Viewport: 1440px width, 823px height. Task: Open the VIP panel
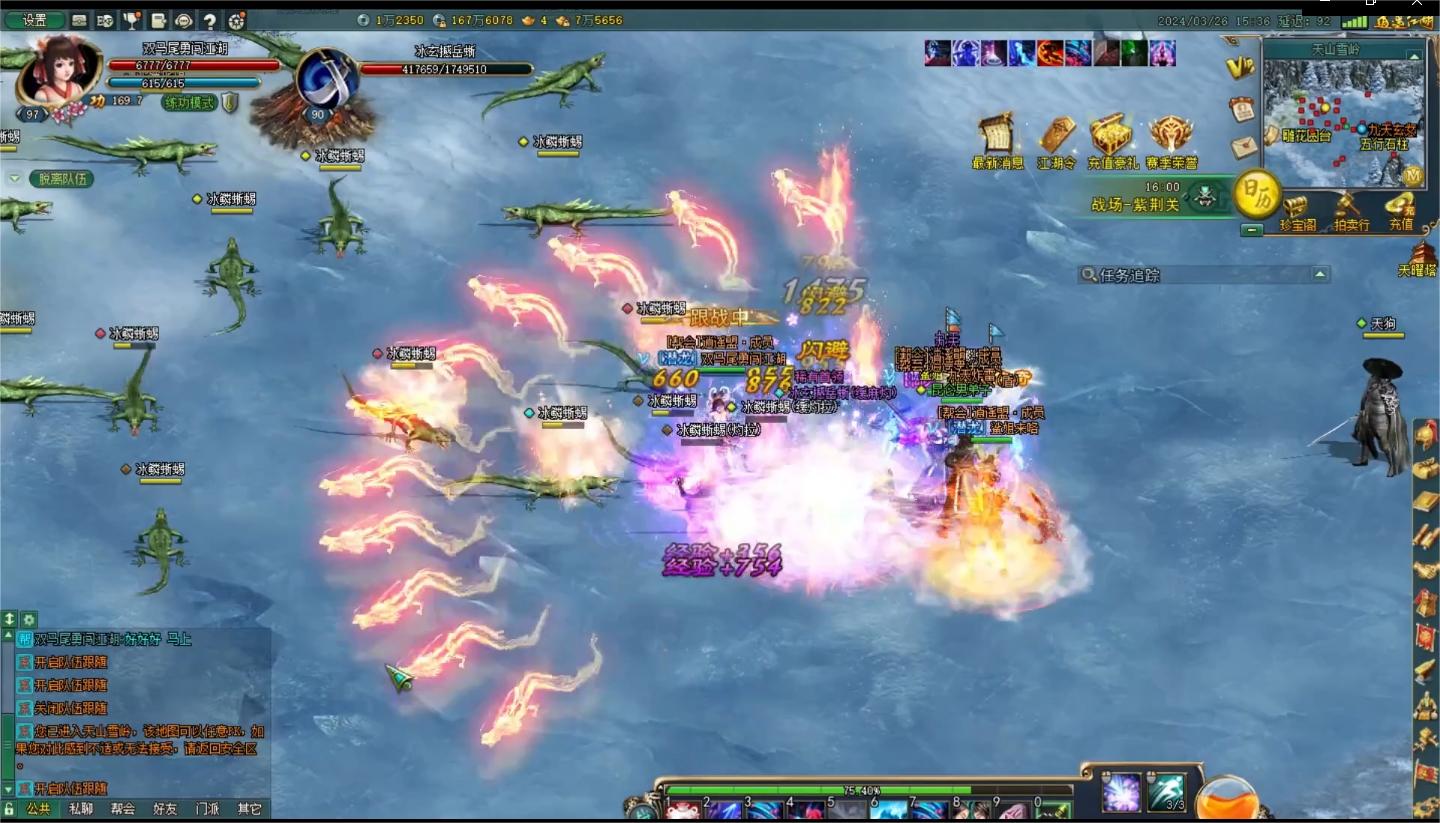(1239, 68)
